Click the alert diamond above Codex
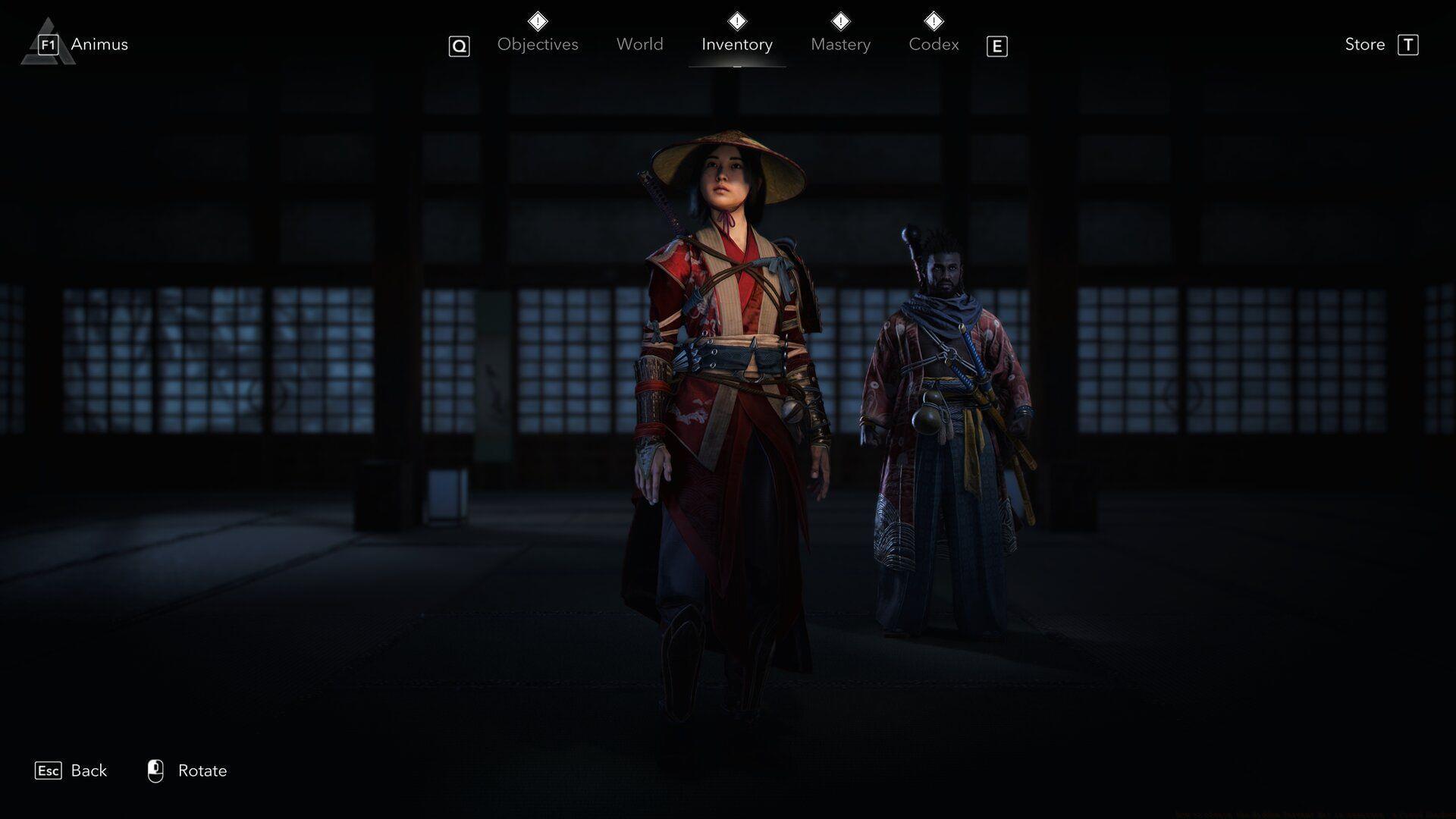Screen dimensions: 1456x819 coord(934,20)
